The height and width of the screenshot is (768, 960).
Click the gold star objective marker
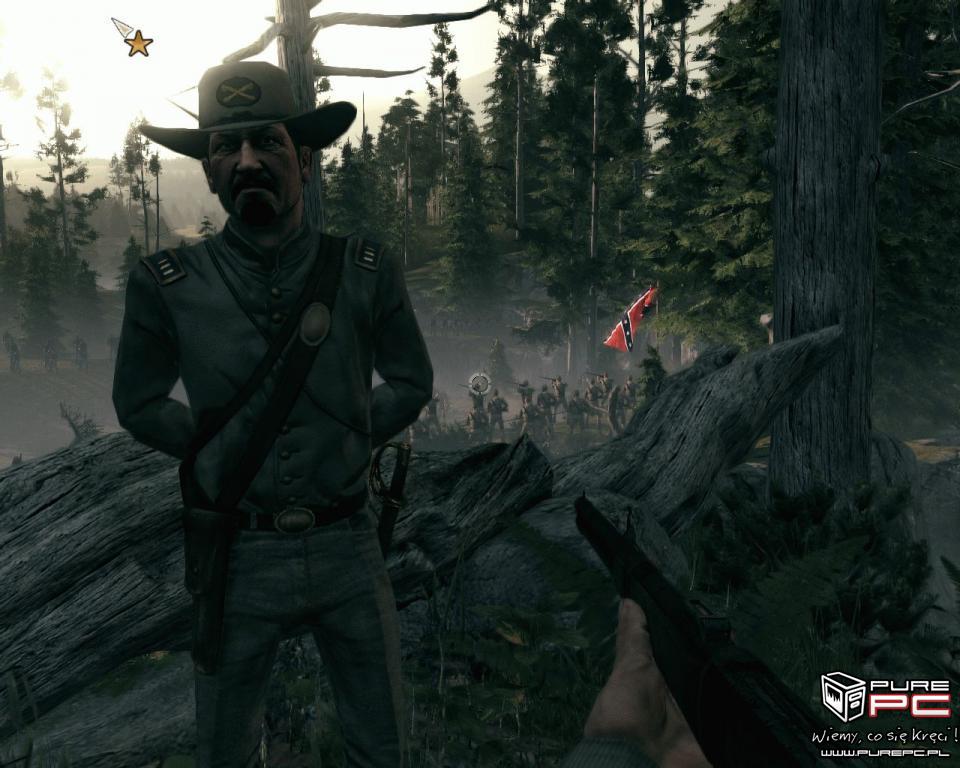(138, 43)
